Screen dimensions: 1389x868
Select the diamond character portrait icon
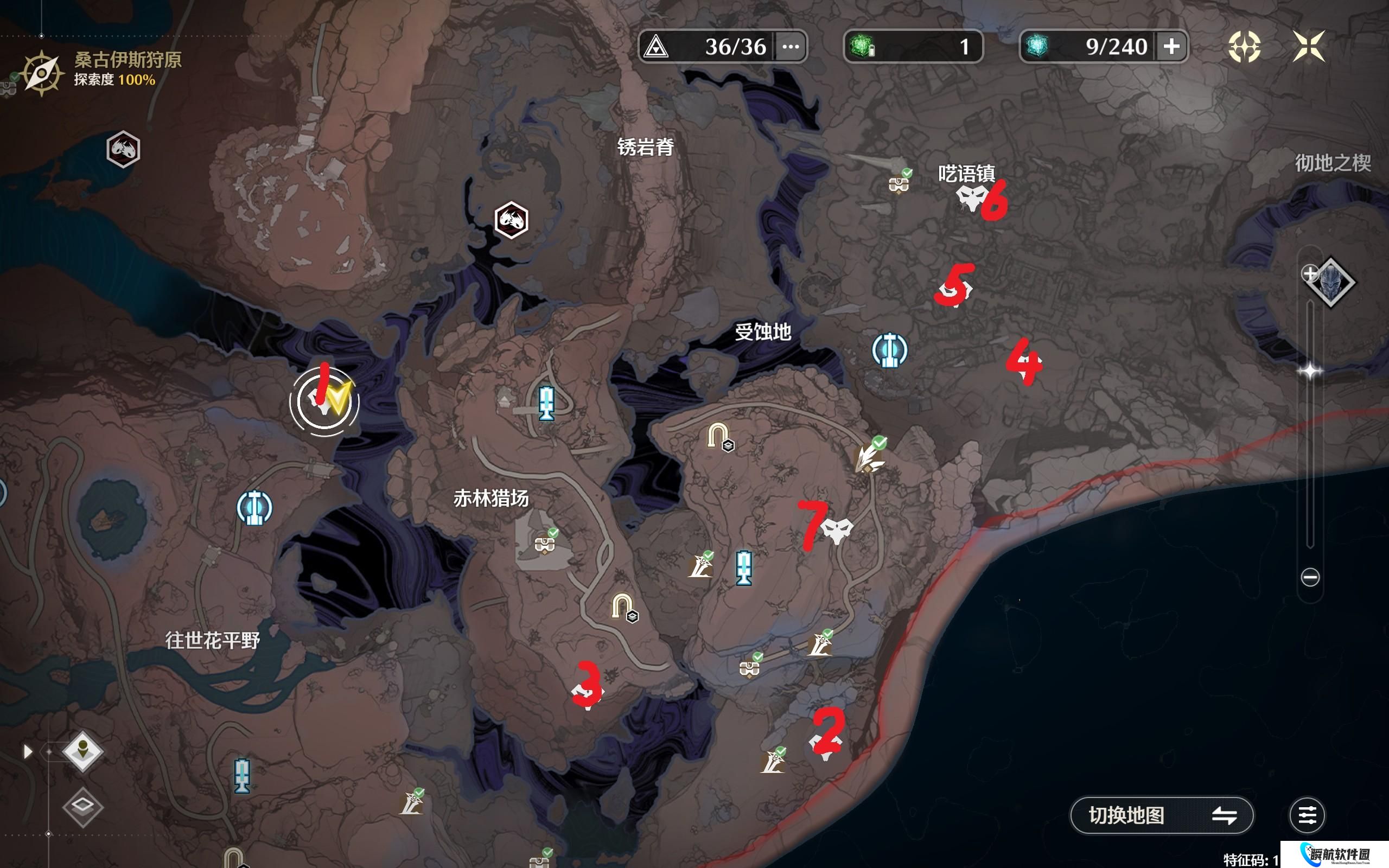(x=1330, y=283)
